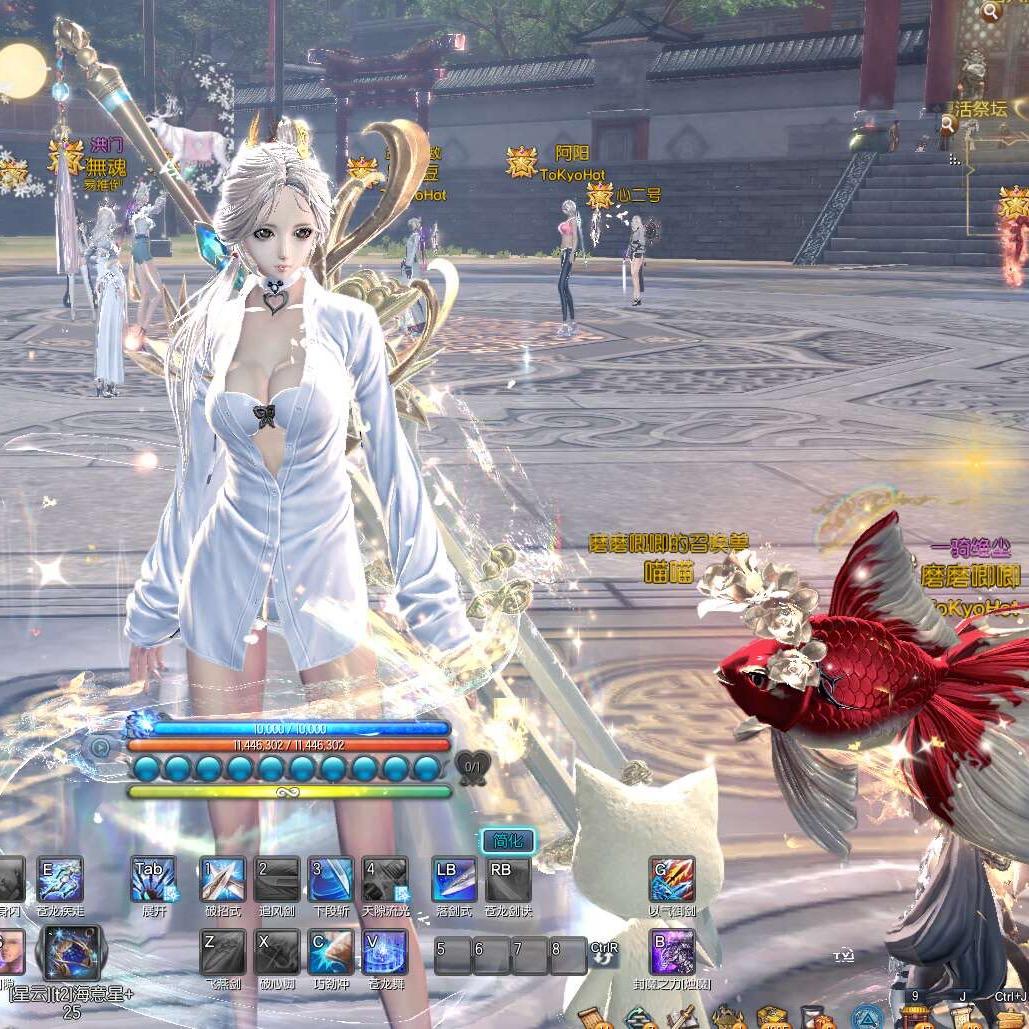Open the blue triangle emblem menu icon

click(868, 1017)
